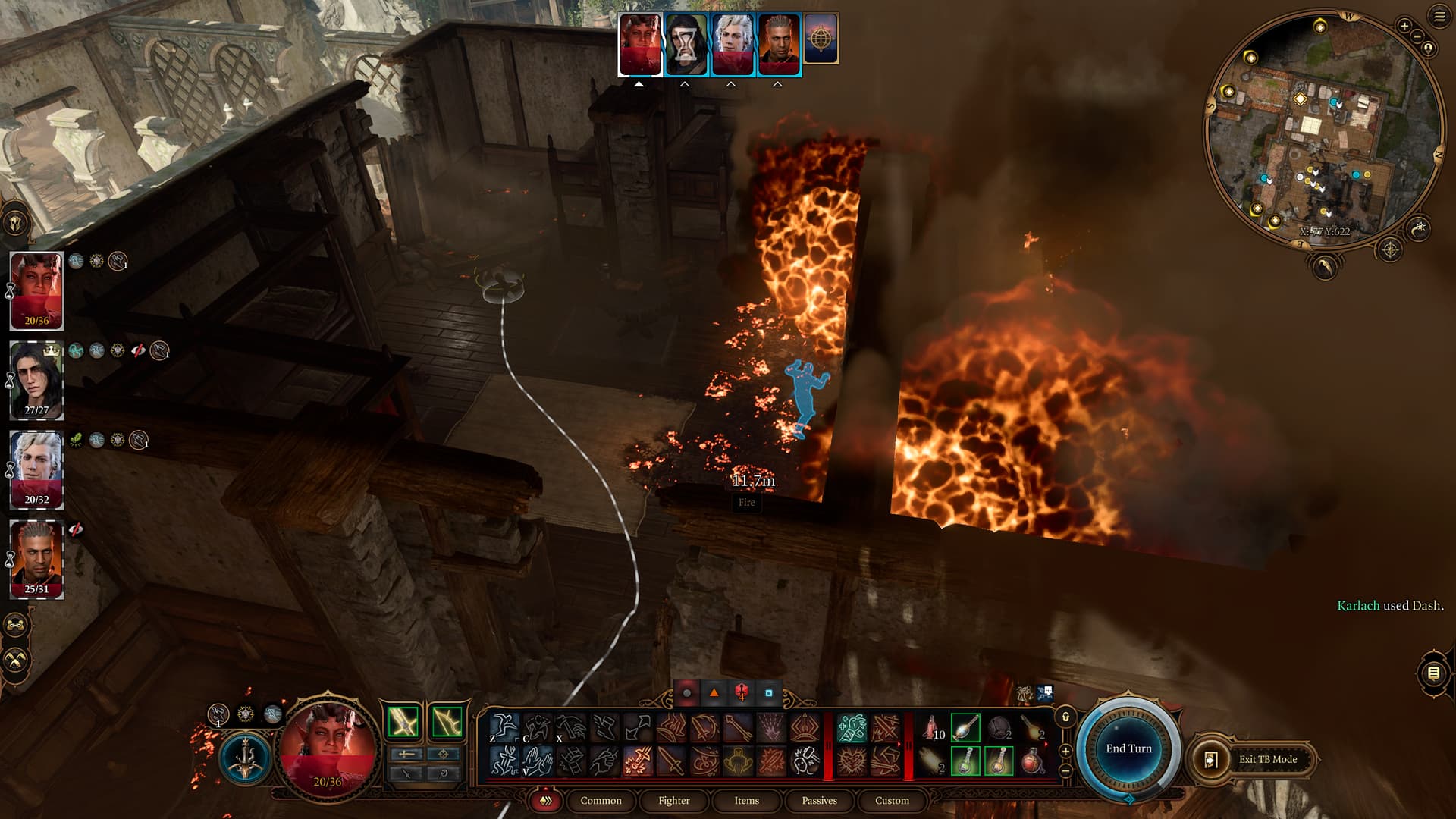Open the Fighter hotbar tab
1456x819 pixels.
(x=673, y=800)
